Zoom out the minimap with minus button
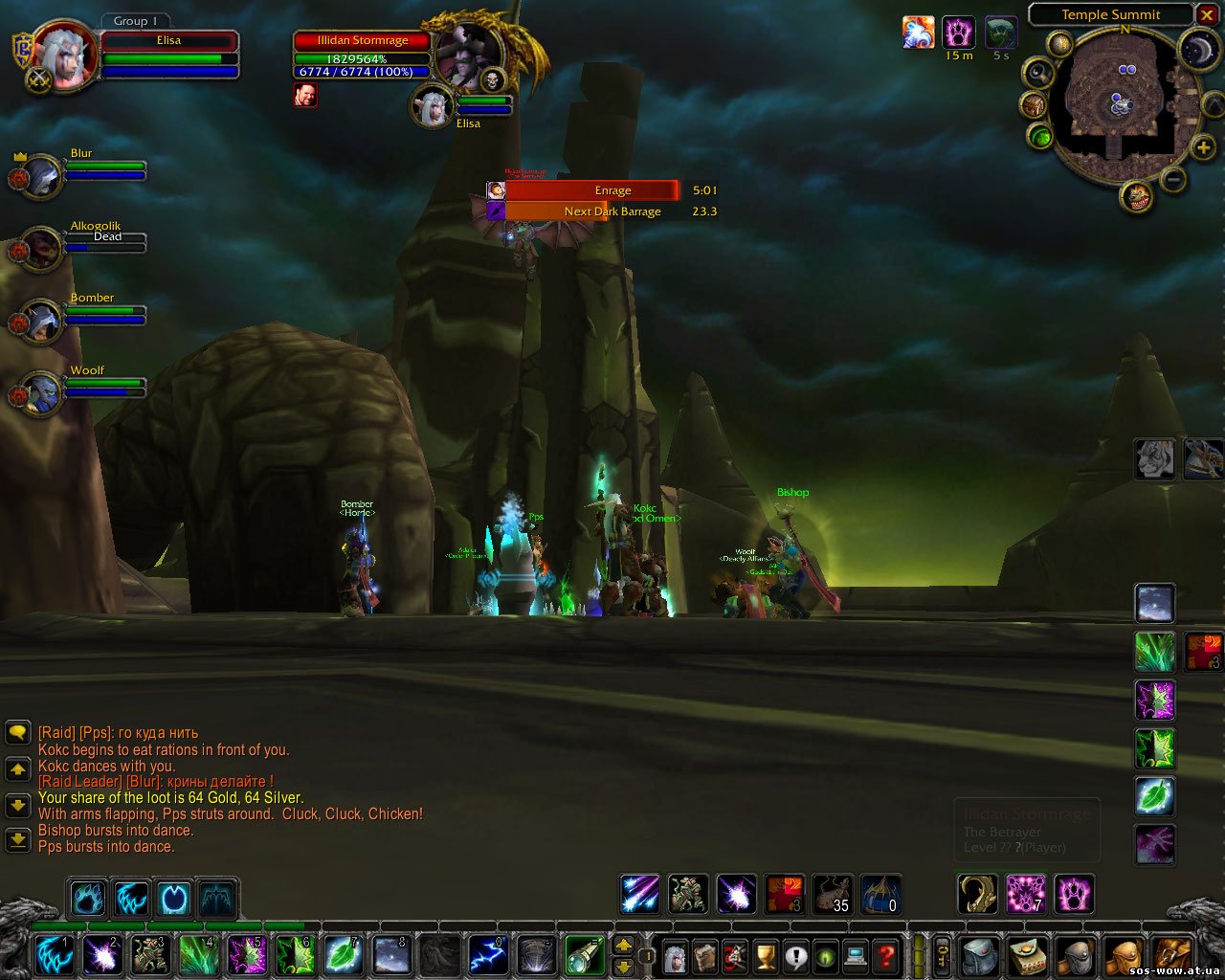This screenshot has width=1225, height=980. (1174, 179)
